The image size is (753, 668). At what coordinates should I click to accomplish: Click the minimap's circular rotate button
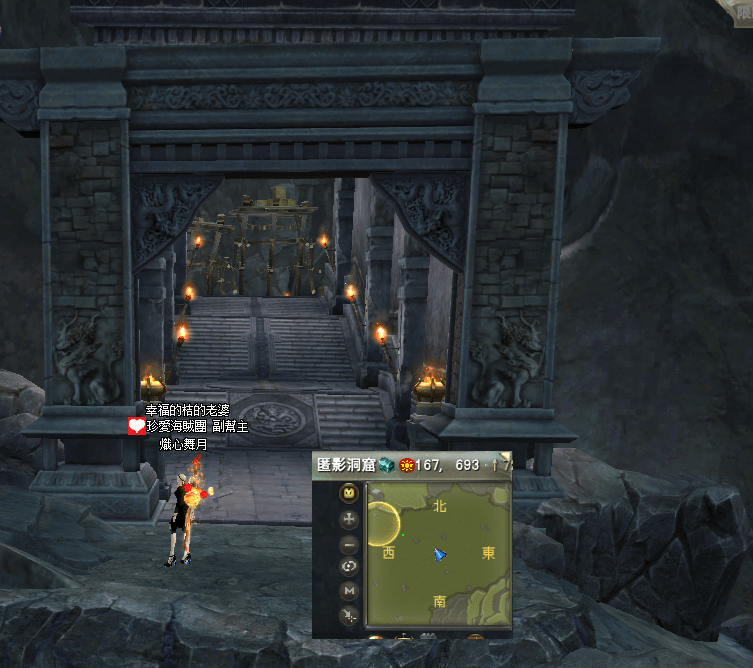coord(349,567)
